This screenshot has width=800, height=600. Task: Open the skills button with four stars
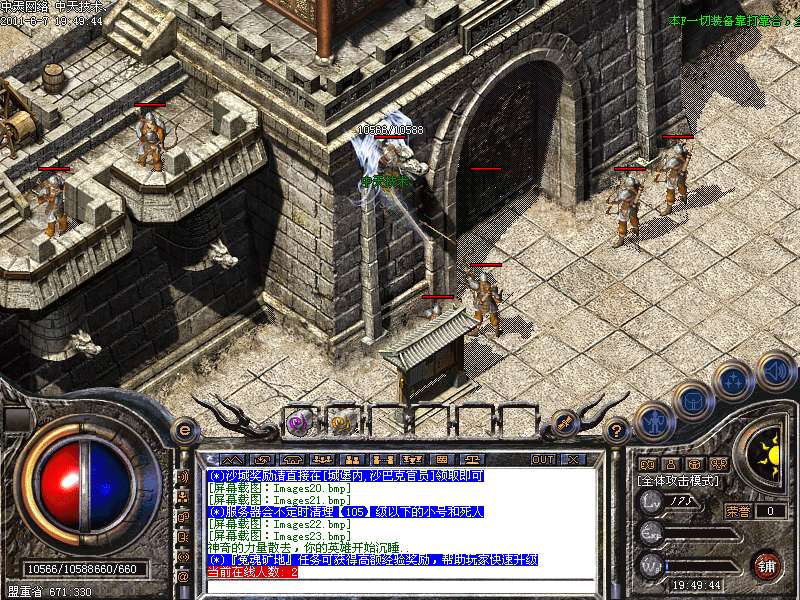[x=734, y=381]
